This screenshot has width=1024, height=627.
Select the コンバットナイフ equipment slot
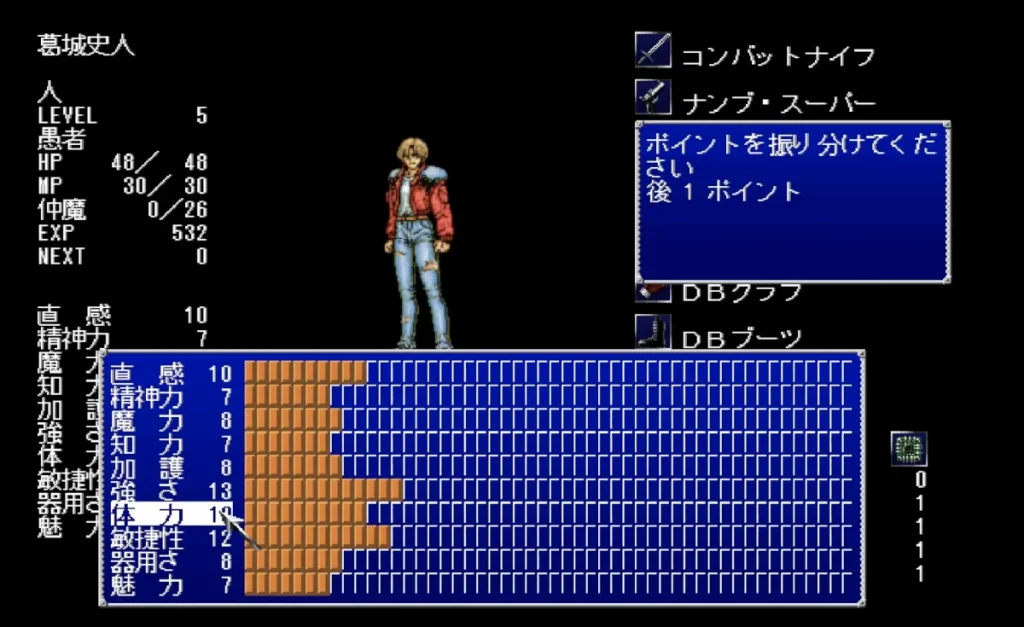757,54
